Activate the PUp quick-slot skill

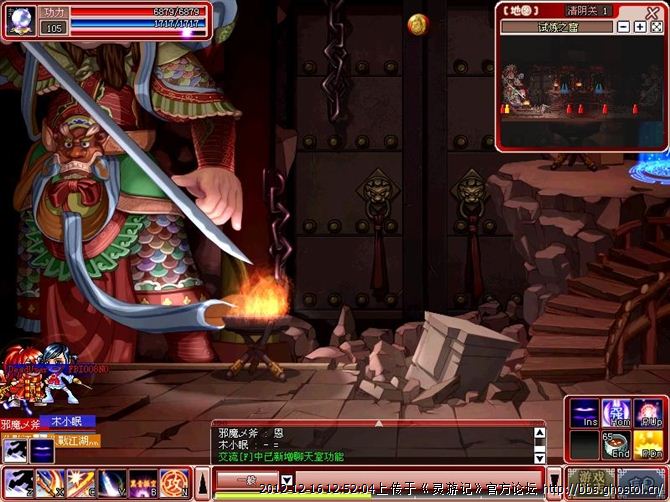coord(648,414)
